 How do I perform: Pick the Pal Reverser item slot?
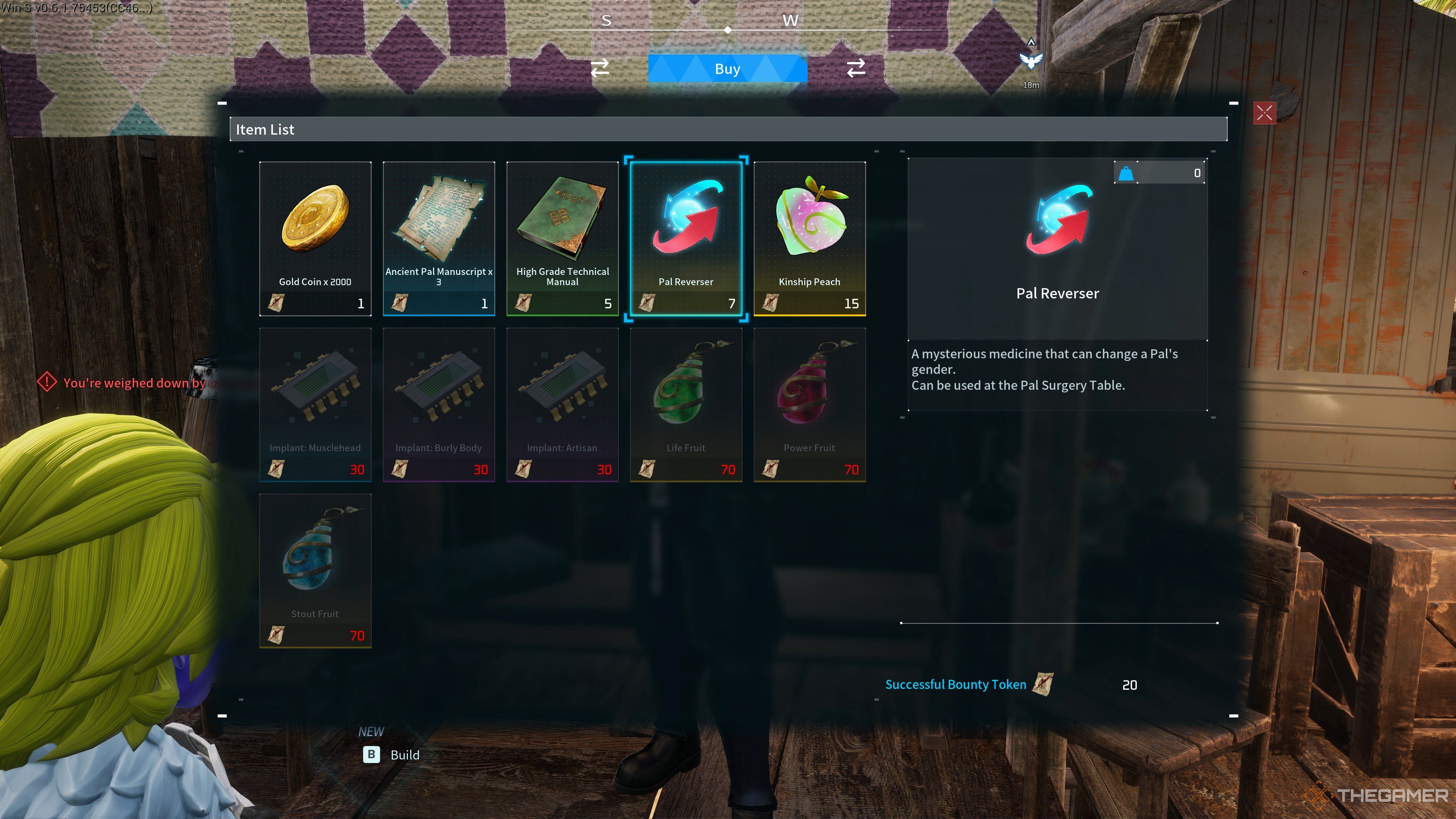686,238
